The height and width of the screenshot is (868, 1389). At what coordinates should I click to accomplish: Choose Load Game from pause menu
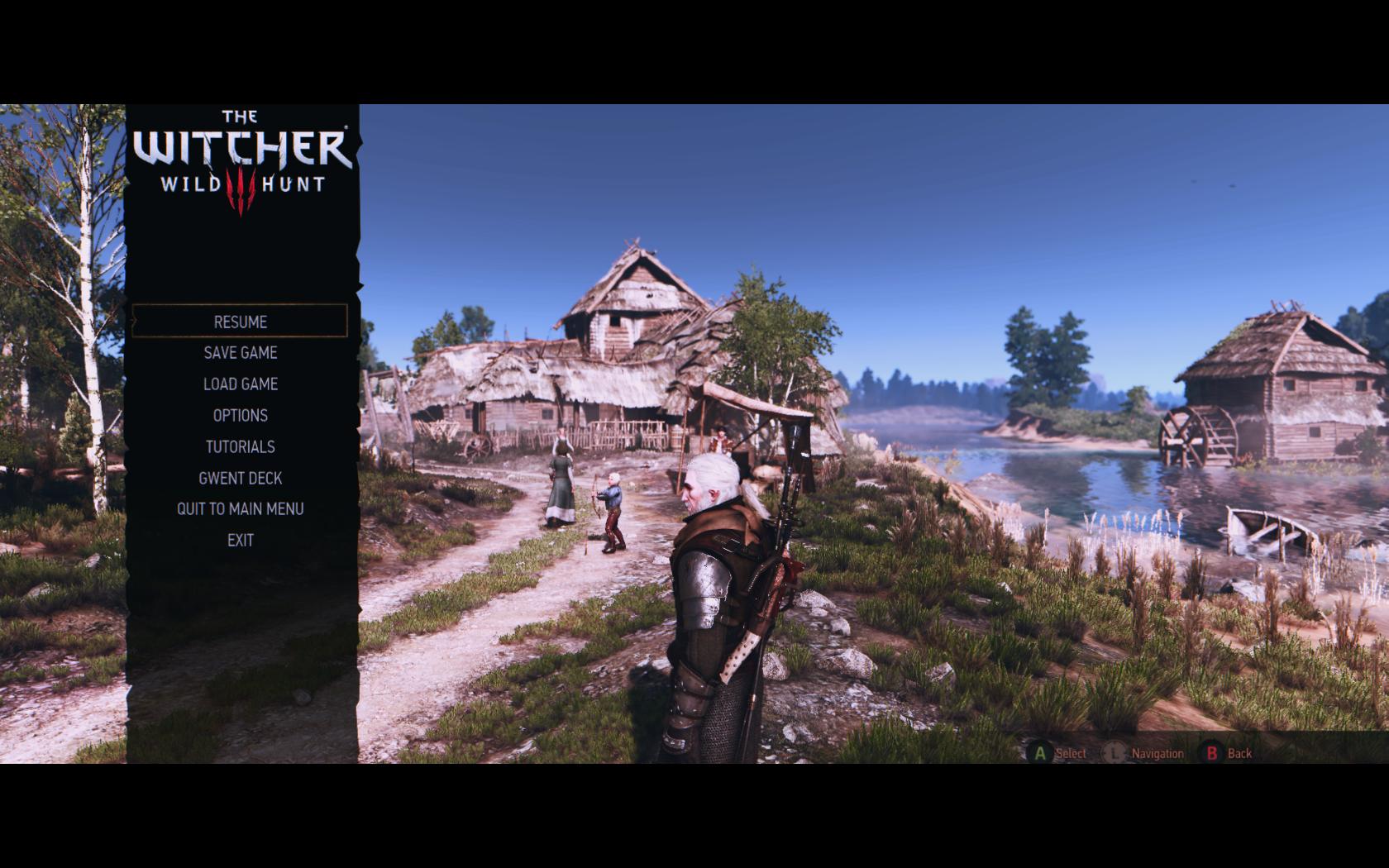[240, 384]
